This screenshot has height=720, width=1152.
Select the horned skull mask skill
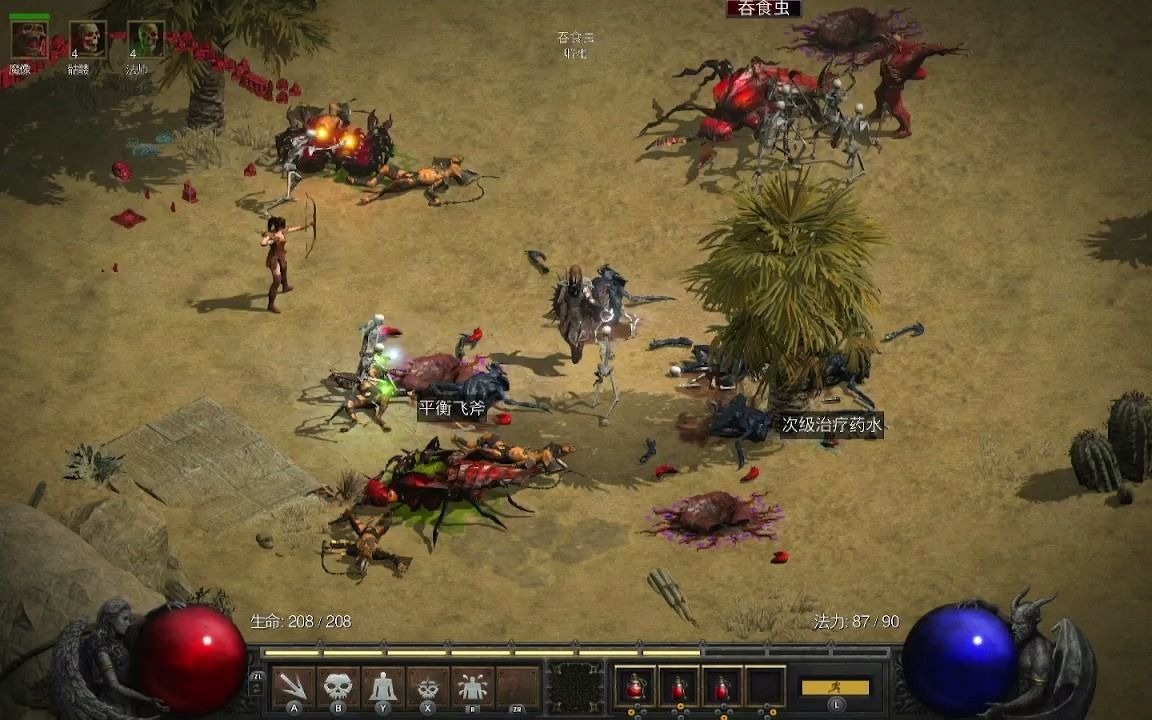pos(428,686)
